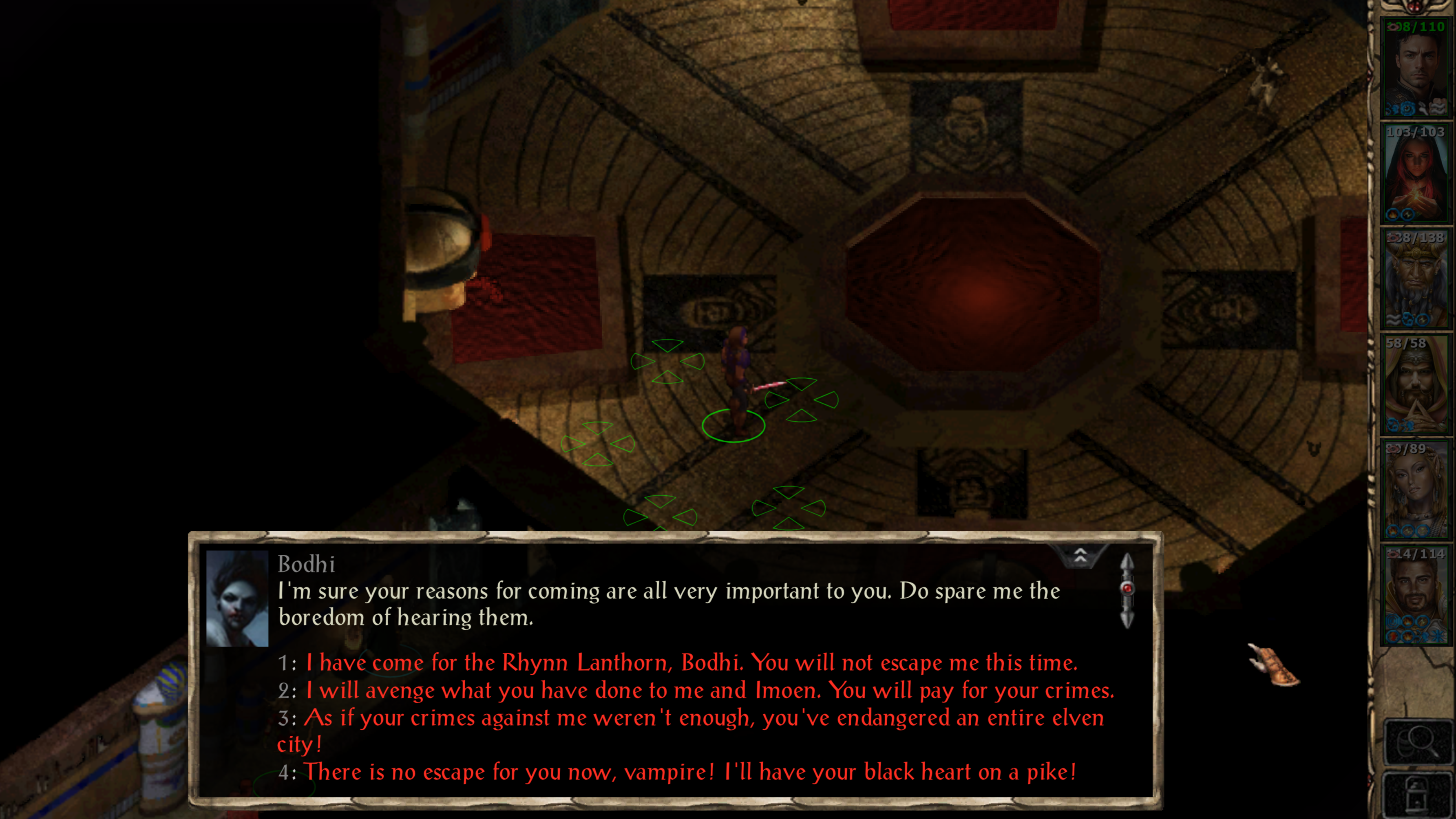Click Bodhi's portrait in the dialogue window

(x=238, y=599)
